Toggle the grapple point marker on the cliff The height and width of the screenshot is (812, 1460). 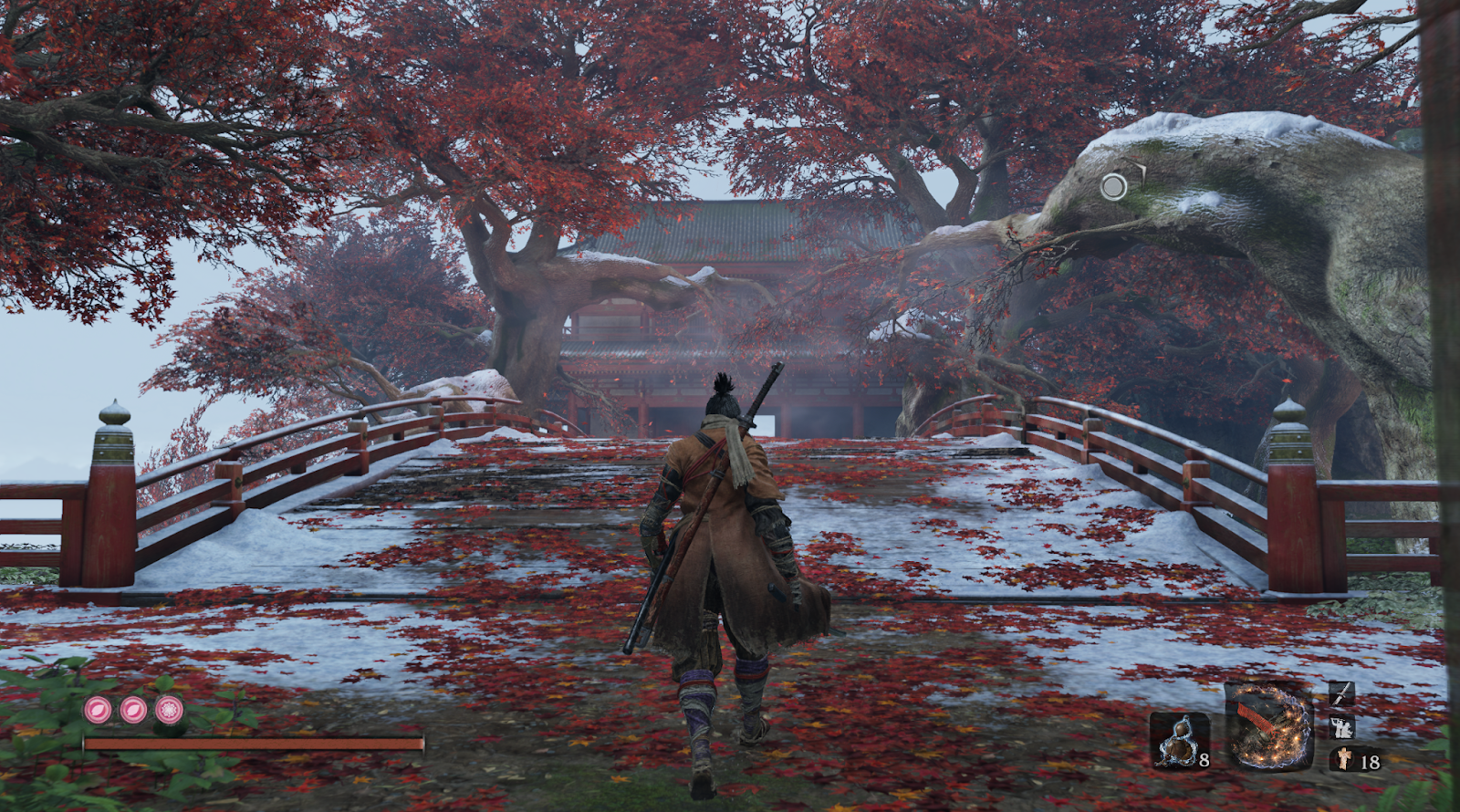tap(1114, 188)
